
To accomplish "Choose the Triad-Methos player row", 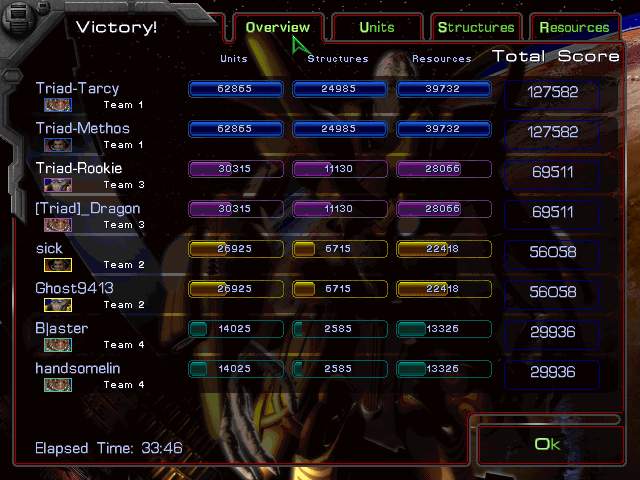I will click(83, 129).
